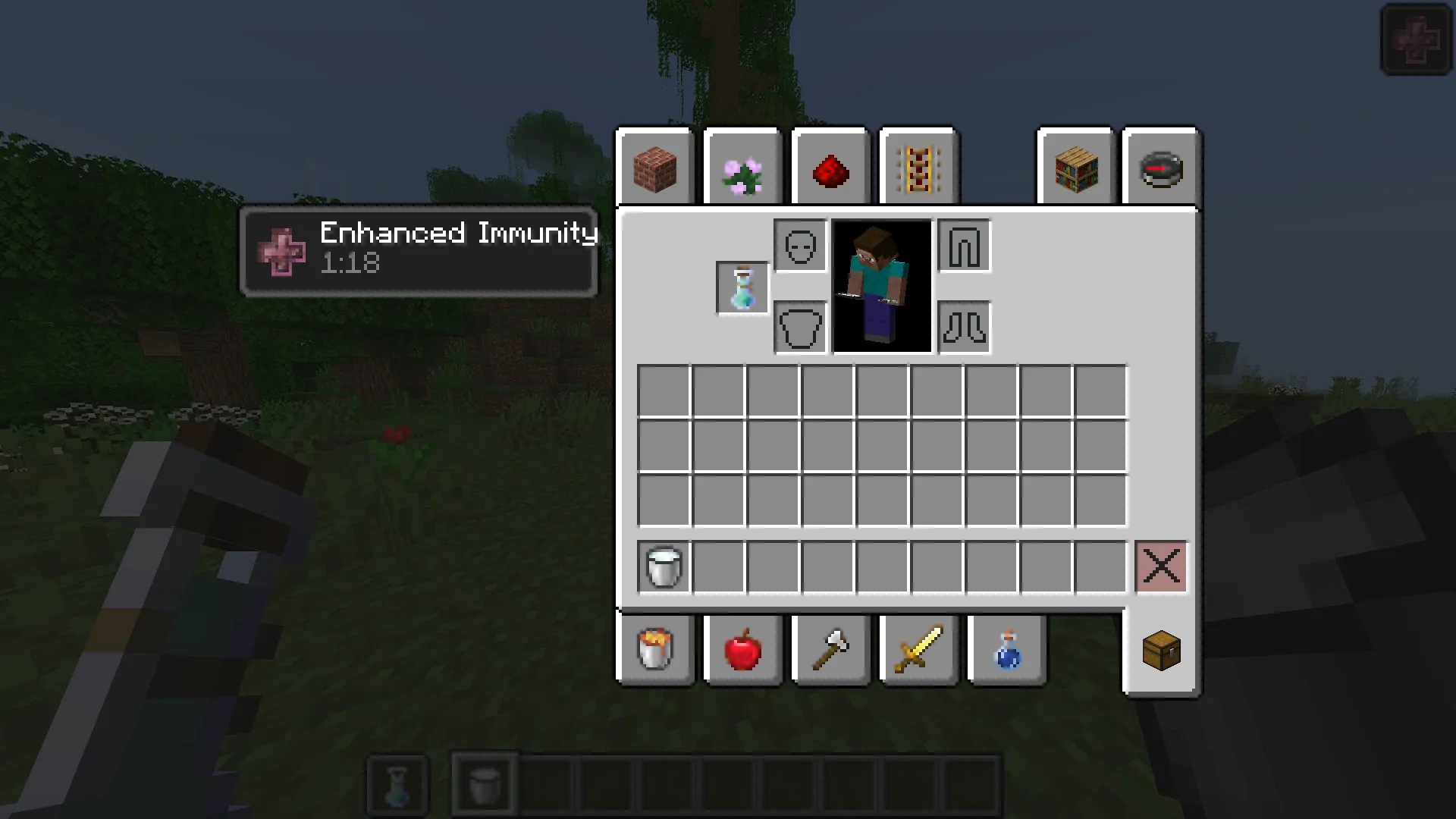Open the axe Tools and Utilities tab
Image resolution: width=1456 pixels, height=819 pixels.
(x=830, y=651)
